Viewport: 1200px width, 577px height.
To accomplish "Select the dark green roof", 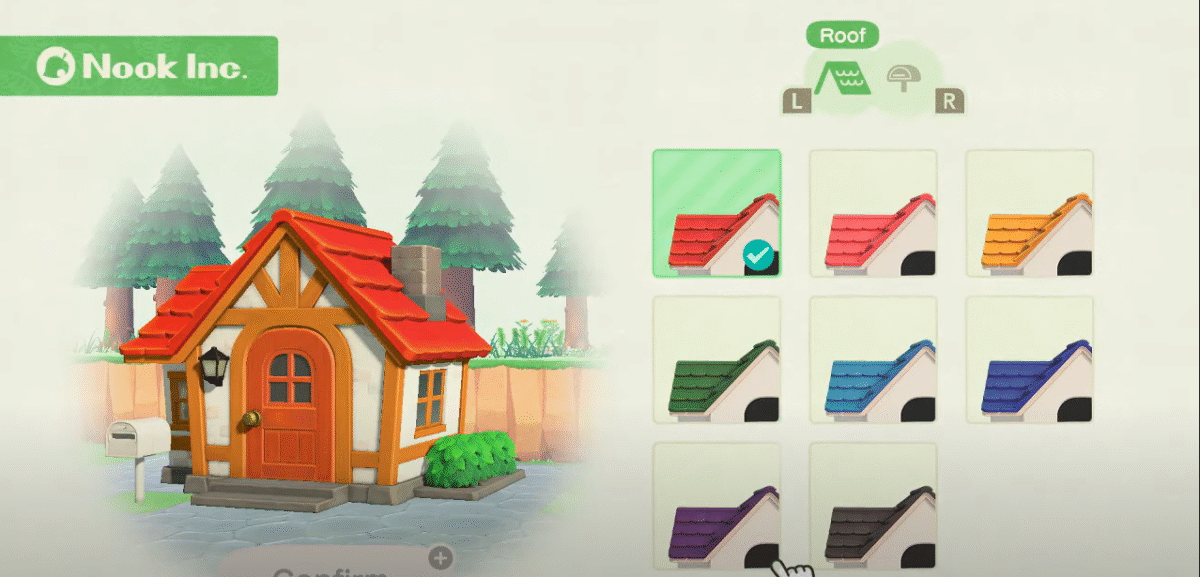I will 716,359.
